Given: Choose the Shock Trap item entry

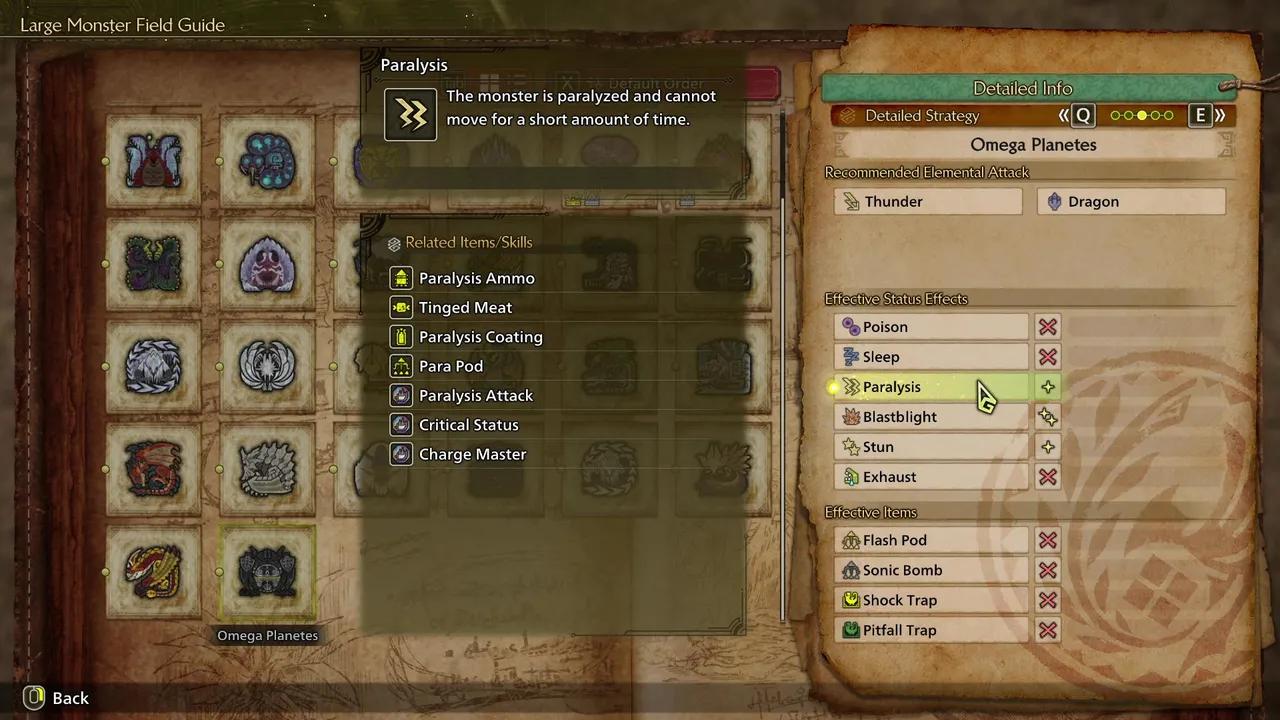Looking at the screenshot, I should coord(930,600).
